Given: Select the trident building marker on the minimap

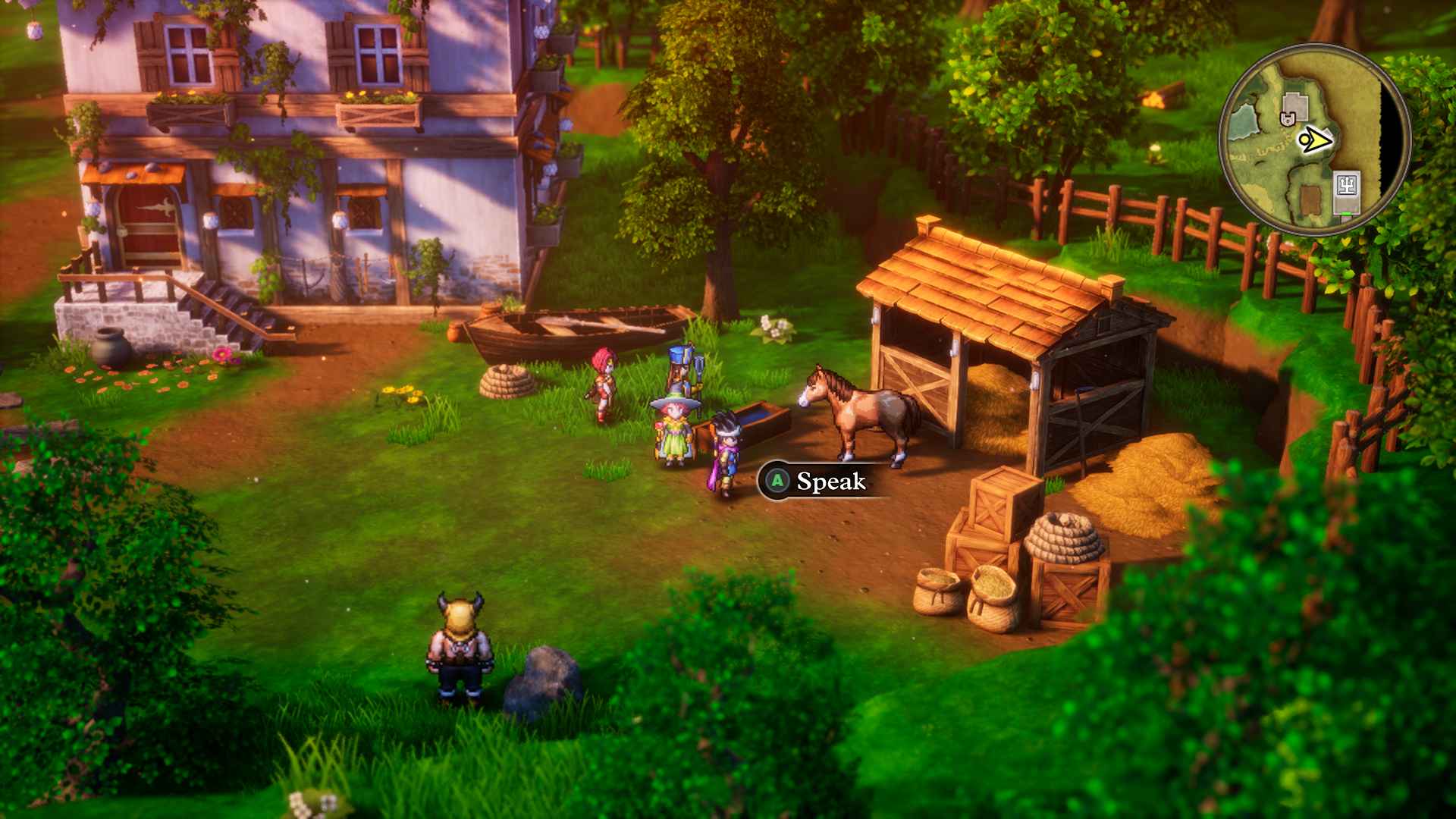Looking at the screenshot, I should coord(1347,186).
